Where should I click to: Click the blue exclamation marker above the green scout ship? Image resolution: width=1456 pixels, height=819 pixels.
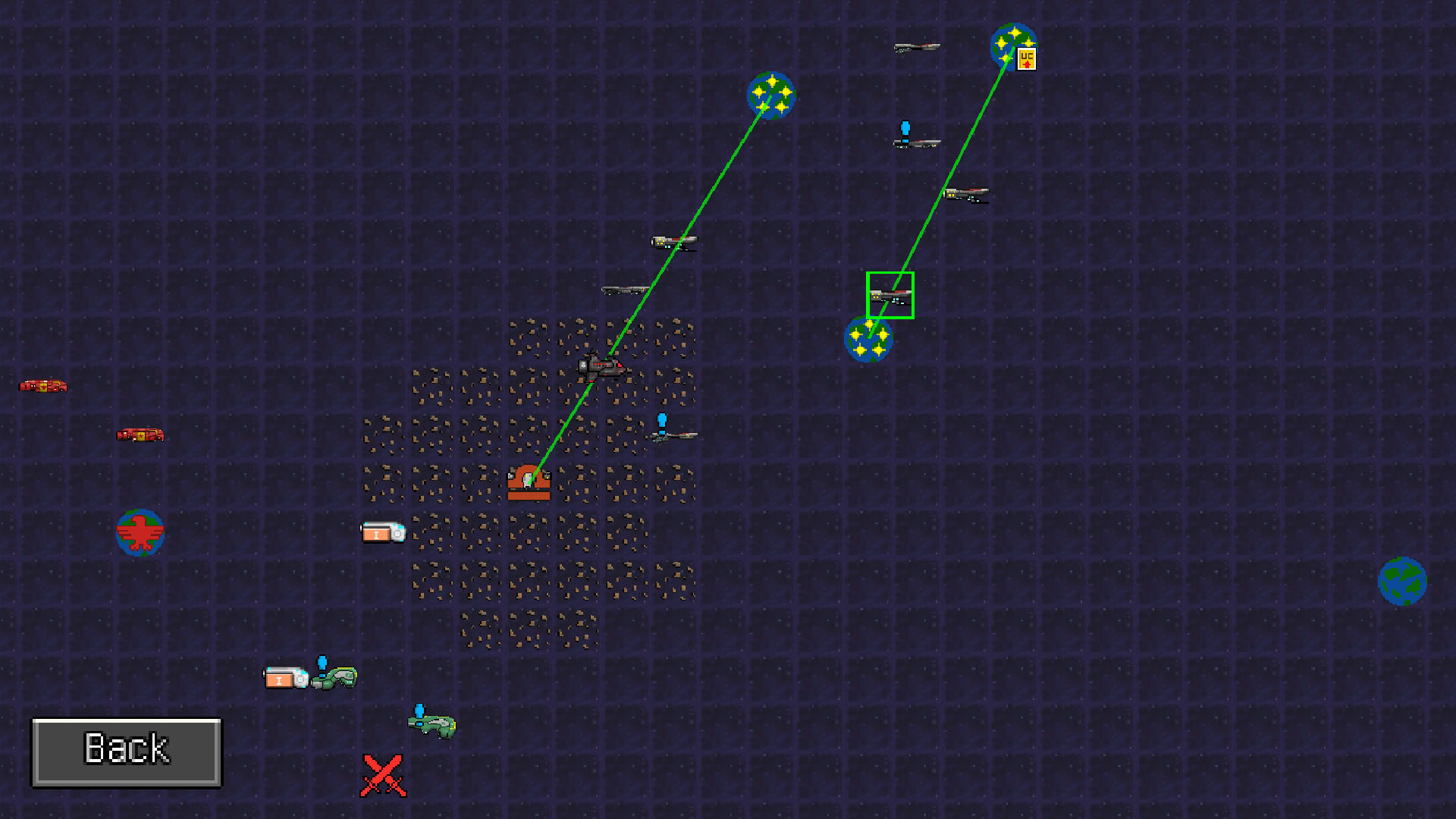[x=322, y=661]
